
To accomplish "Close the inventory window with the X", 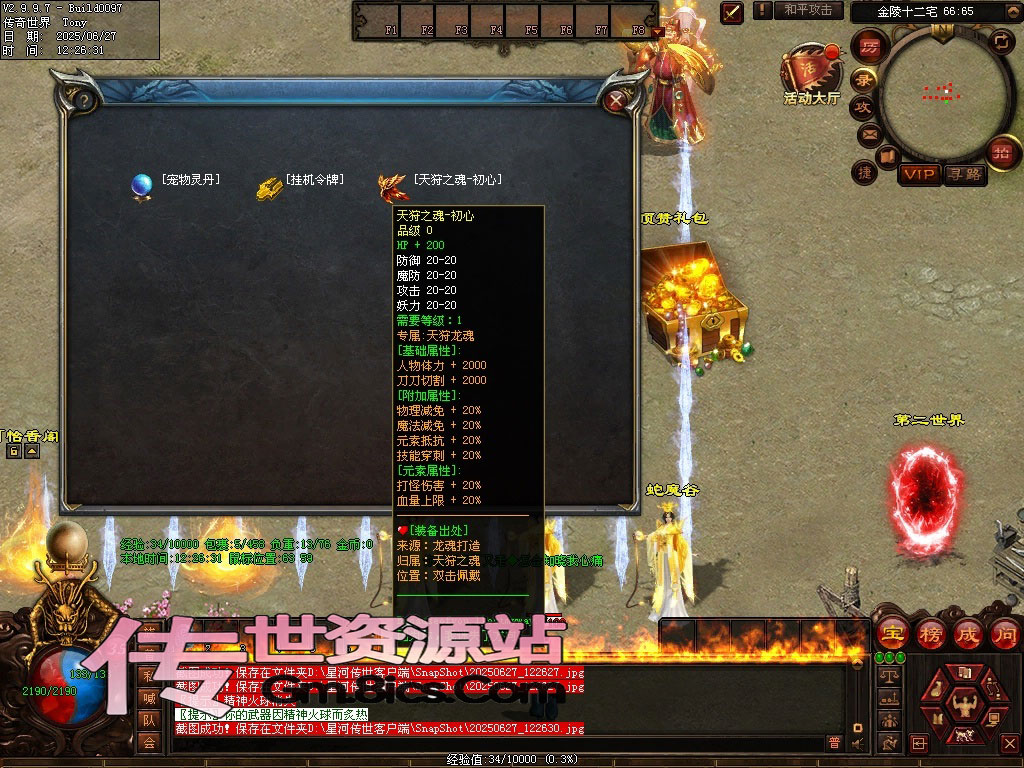I will tap(617, 100).
